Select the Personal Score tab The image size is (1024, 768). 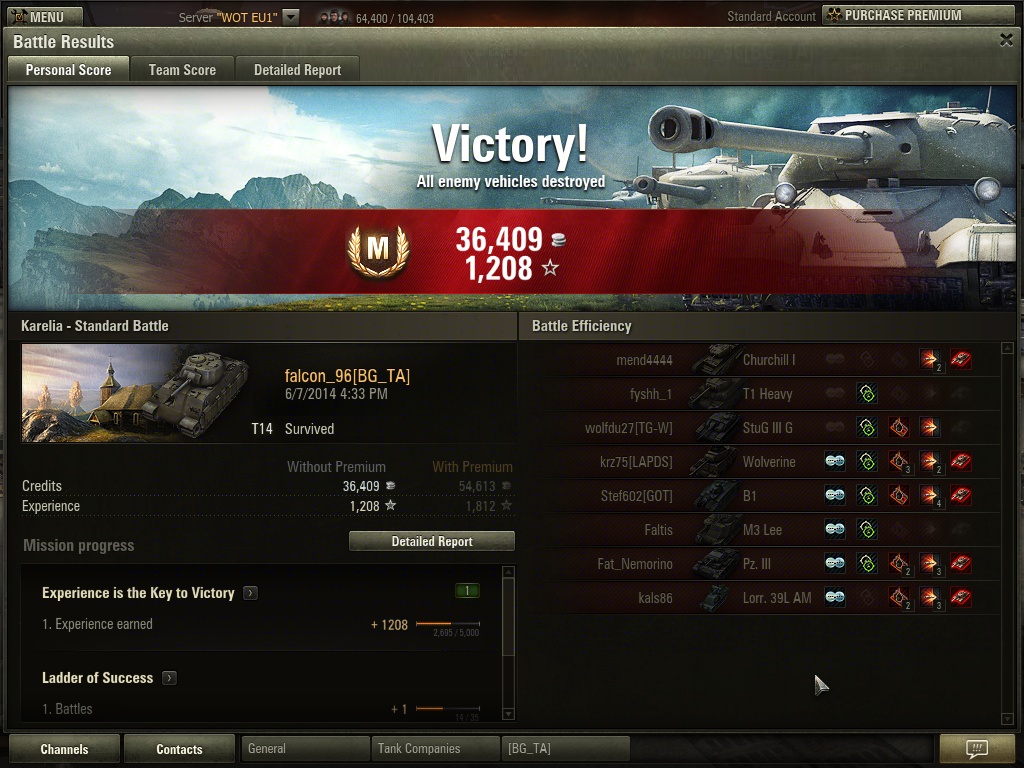pos(68,70)
